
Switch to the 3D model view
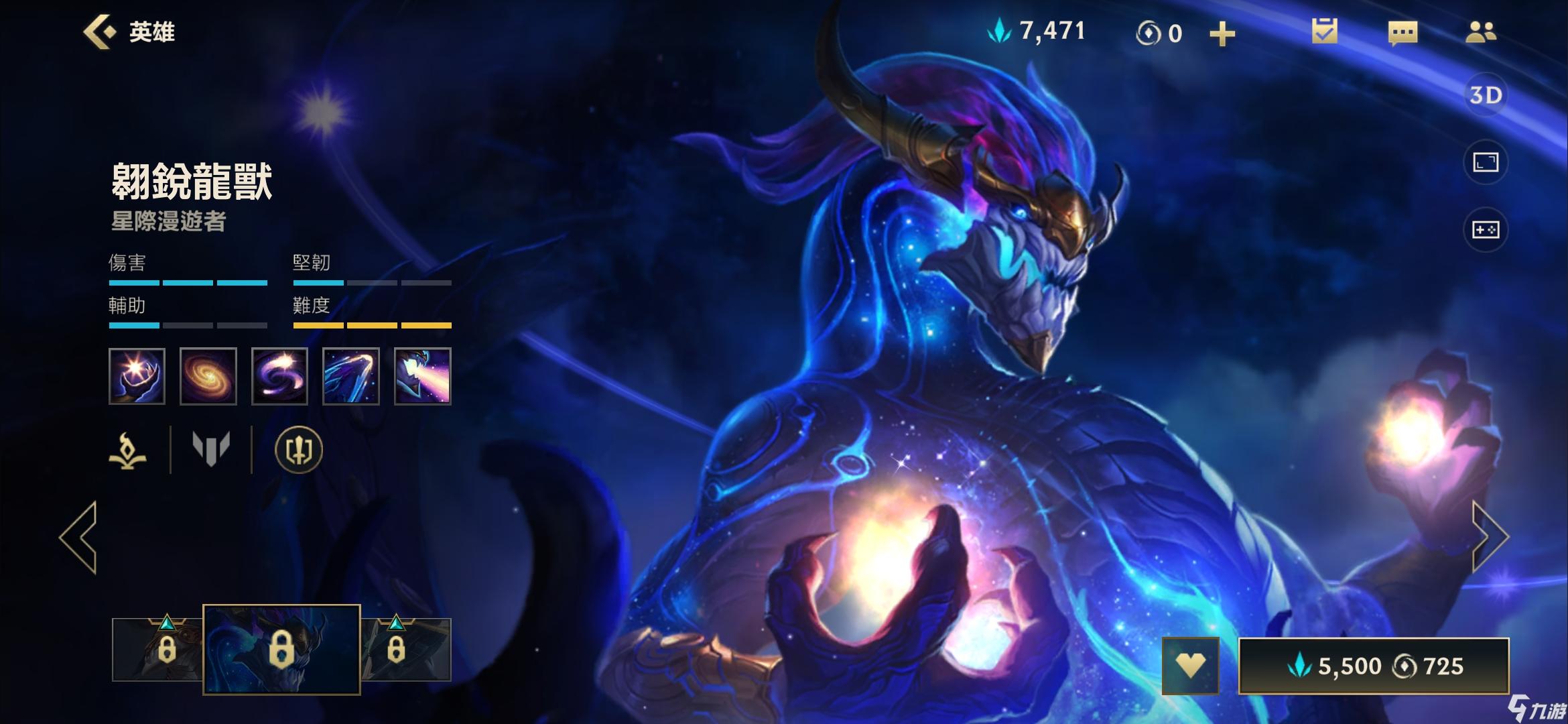pyautogui.click(x=1485, y=95)
